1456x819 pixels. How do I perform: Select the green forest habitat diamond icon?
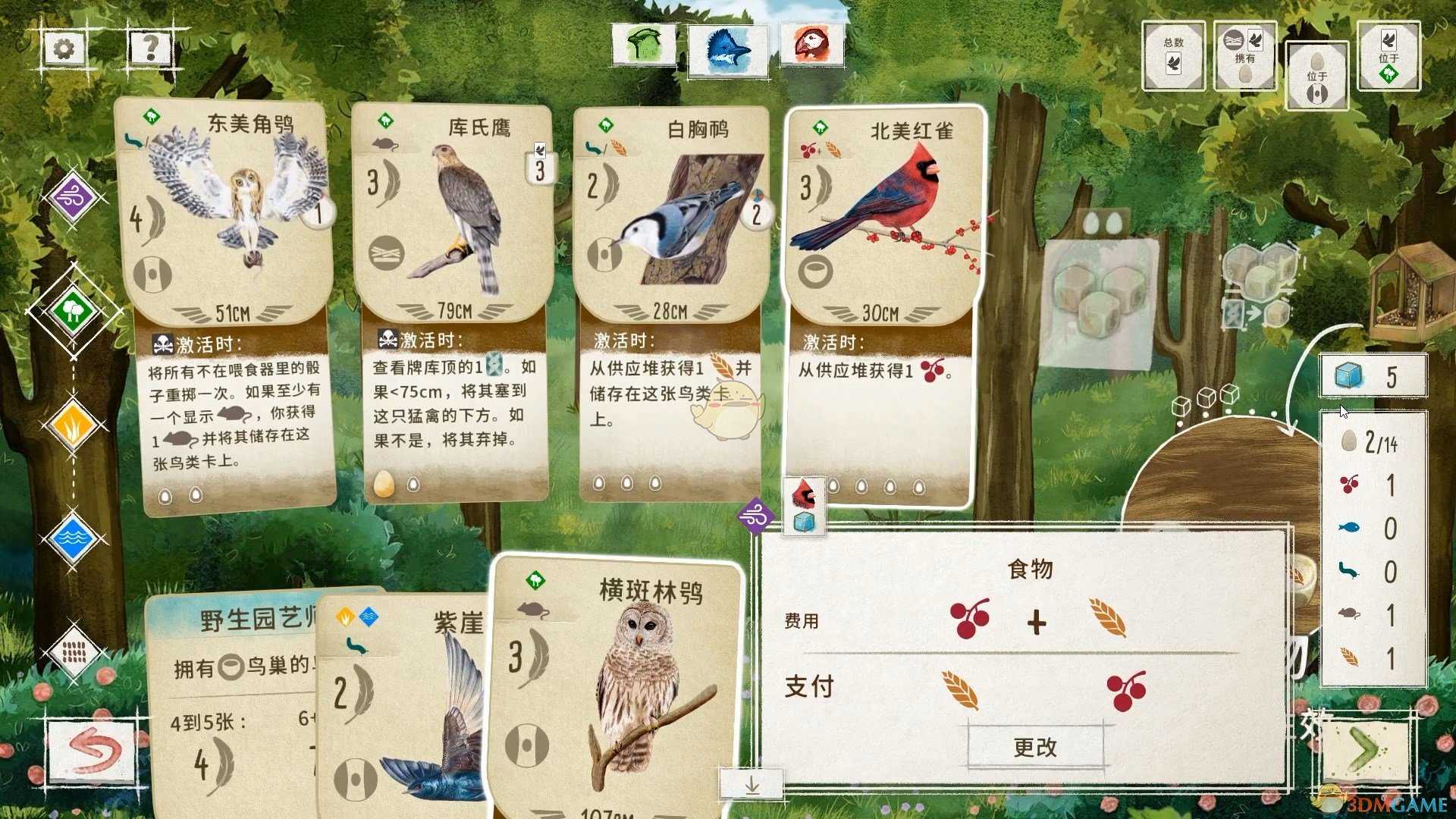(72, 311)
